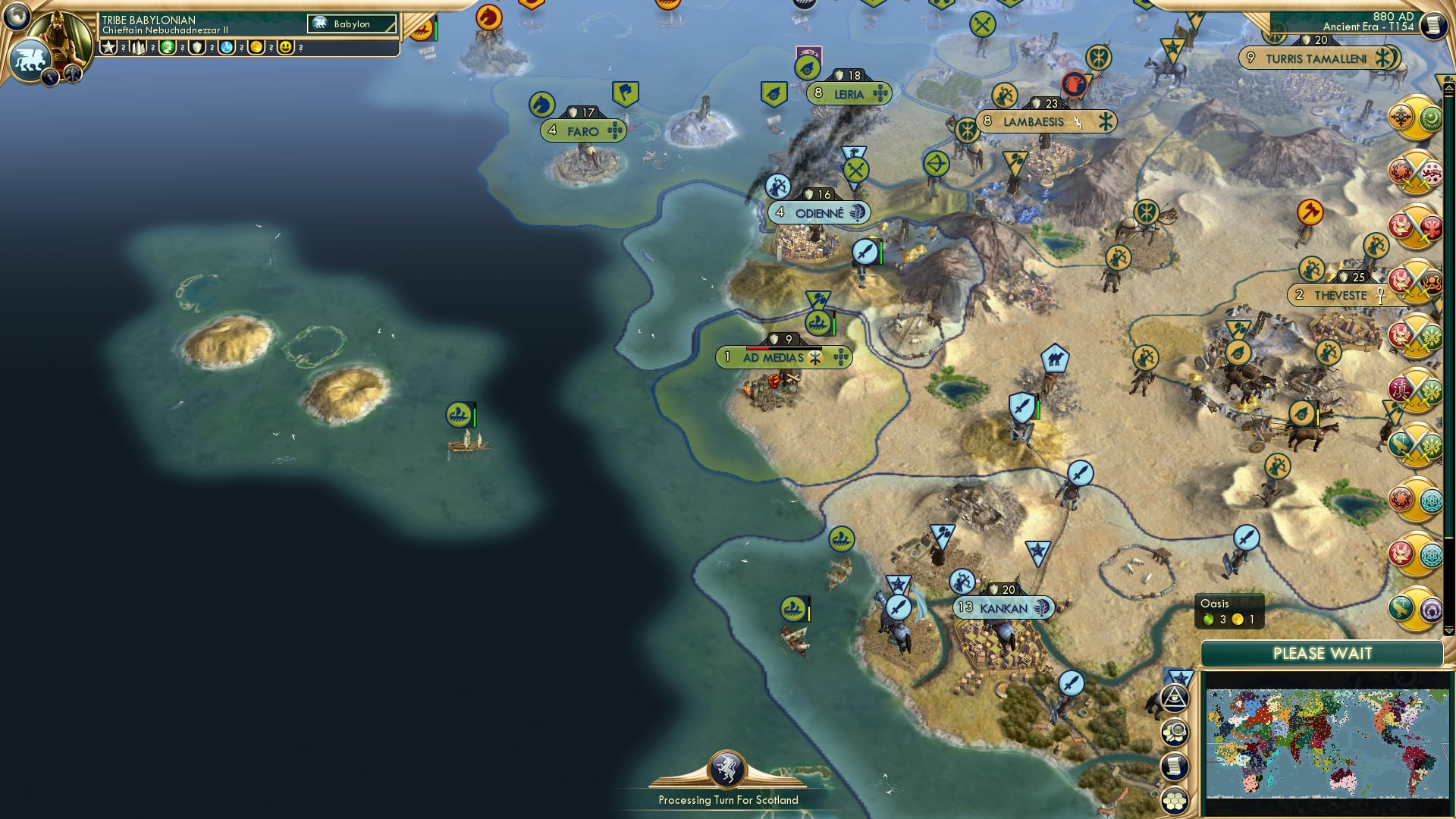Open the Babylon civilization selector
Screen dimensions: 1456x819
[x=353, y=24]
